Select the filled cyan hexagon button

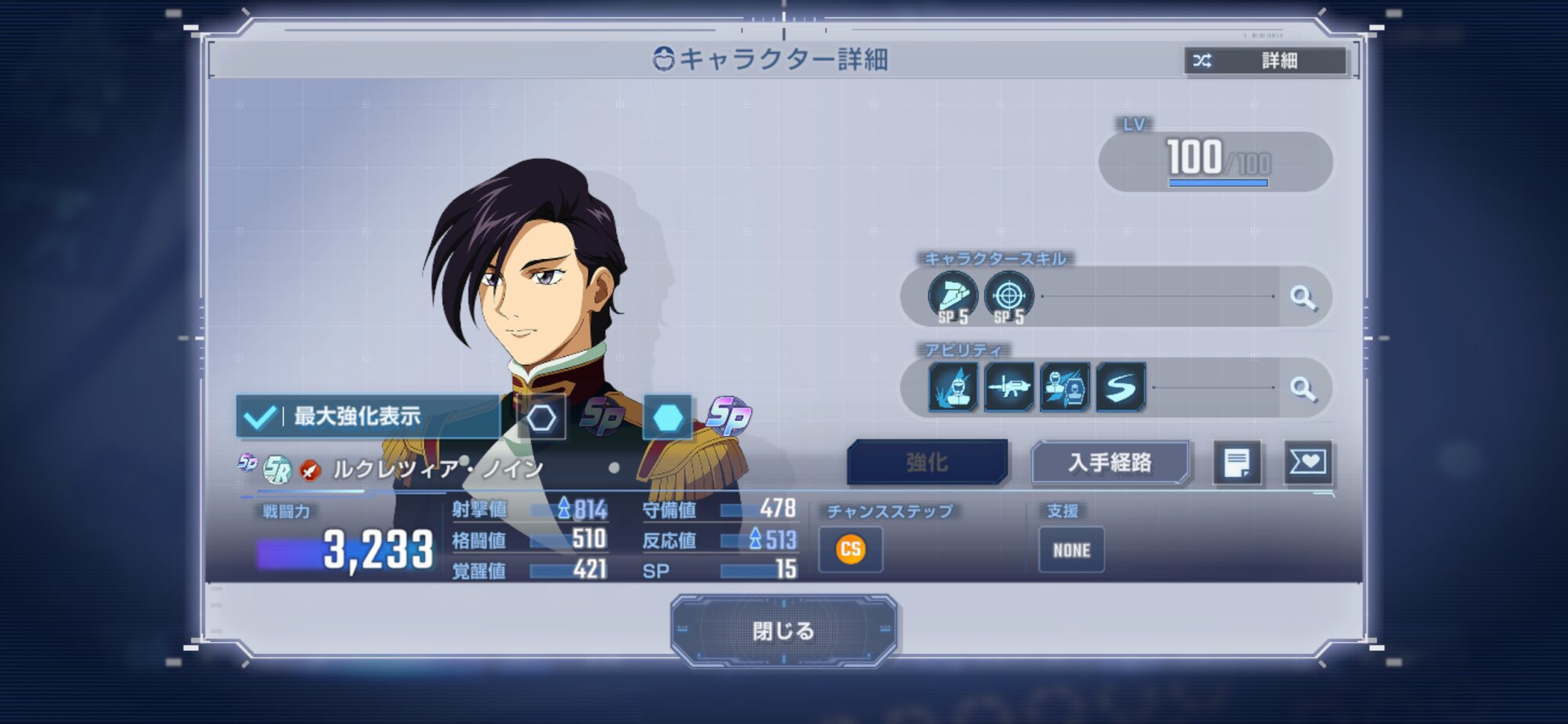[667, 418]
